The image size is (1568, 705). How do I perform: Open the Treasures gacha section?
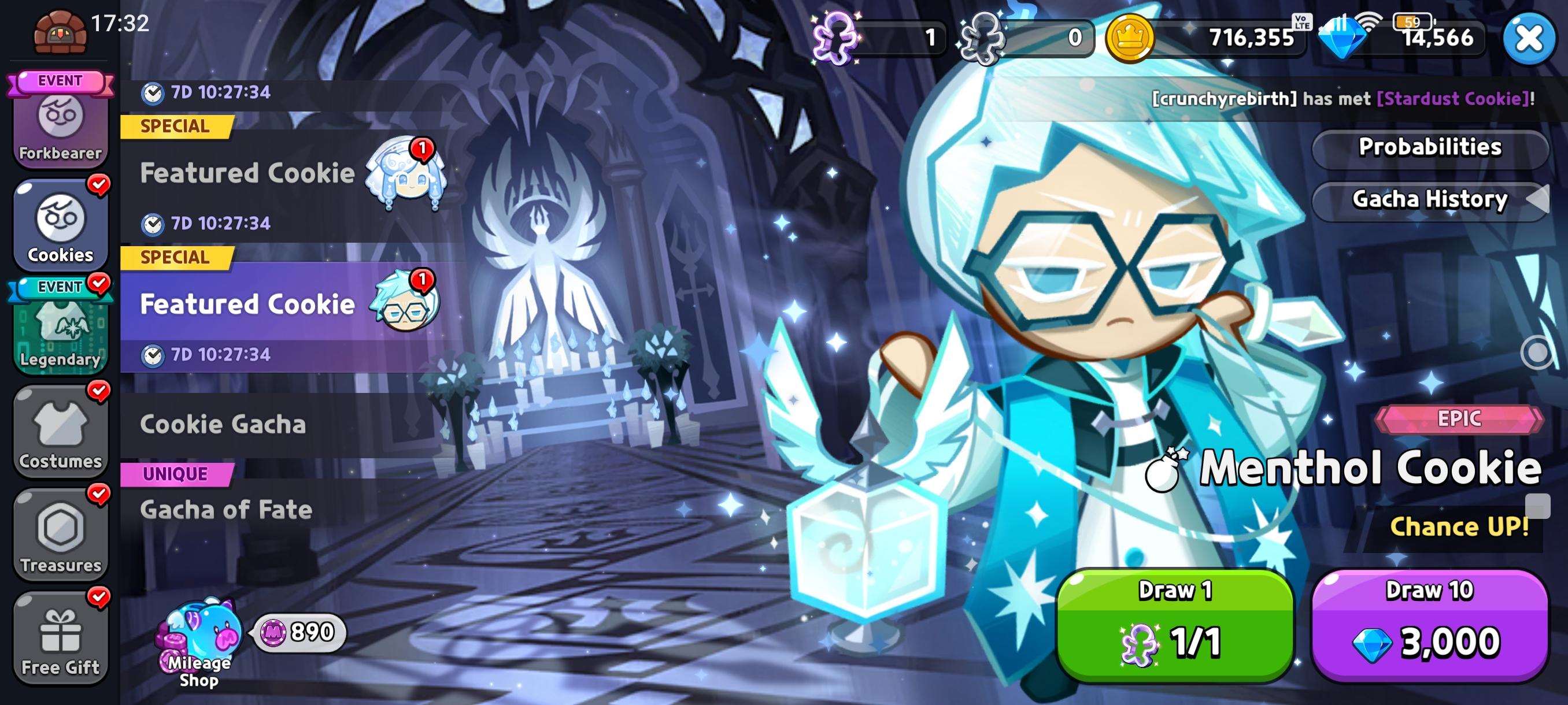tap(60, 535)
